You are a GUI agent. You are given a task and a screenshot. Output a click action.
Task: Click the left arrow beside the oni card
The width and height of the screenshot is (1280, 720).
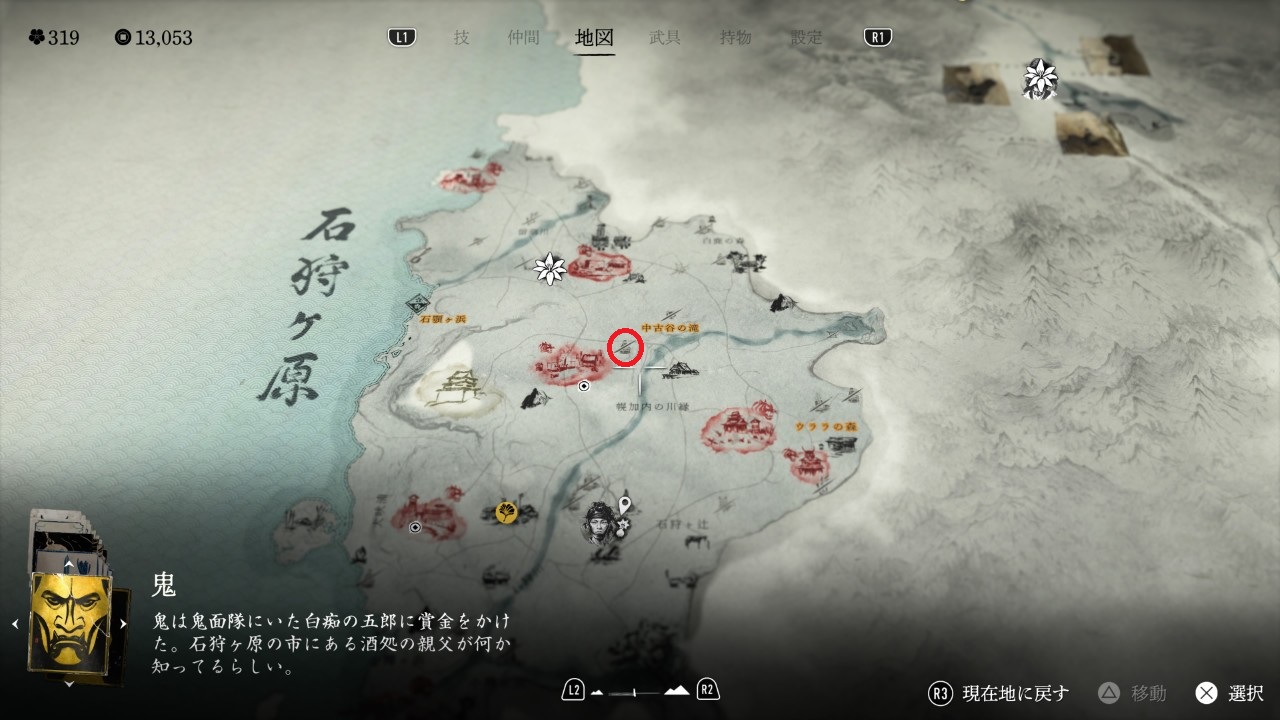coord(15,624)
